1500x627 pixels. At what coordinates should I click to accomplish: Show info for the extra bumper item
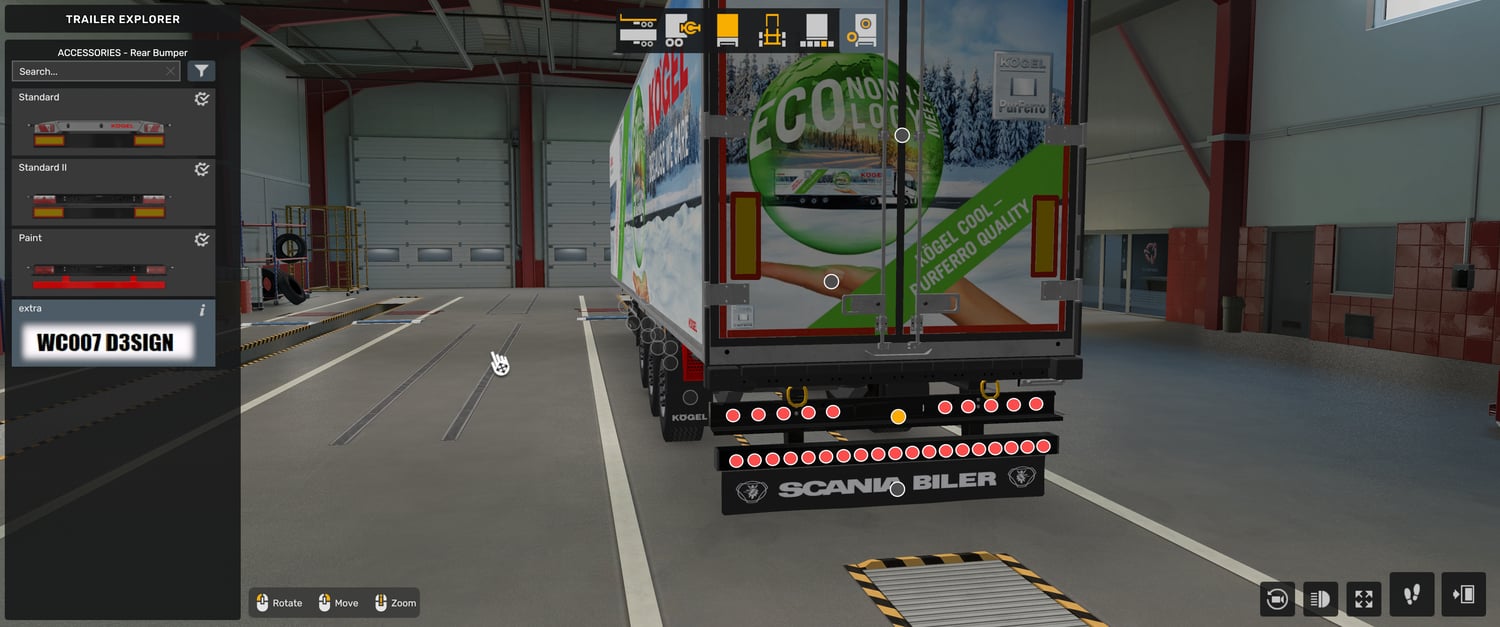tap(202, 310)
